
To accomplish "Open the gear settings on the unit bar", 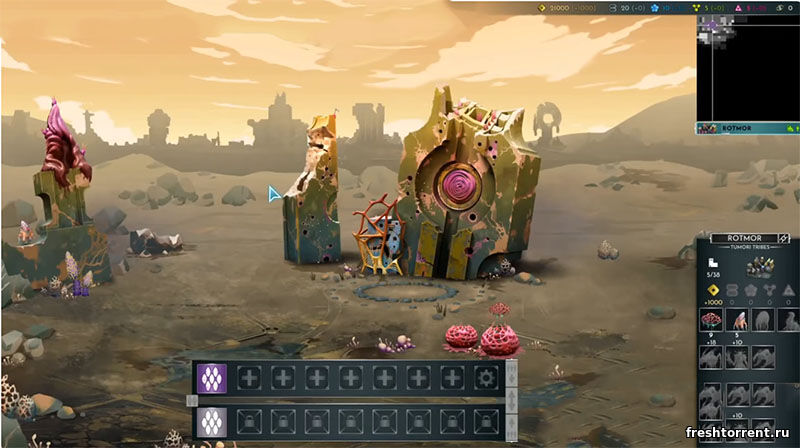I will pyautogui.click(x=487, y=378).
